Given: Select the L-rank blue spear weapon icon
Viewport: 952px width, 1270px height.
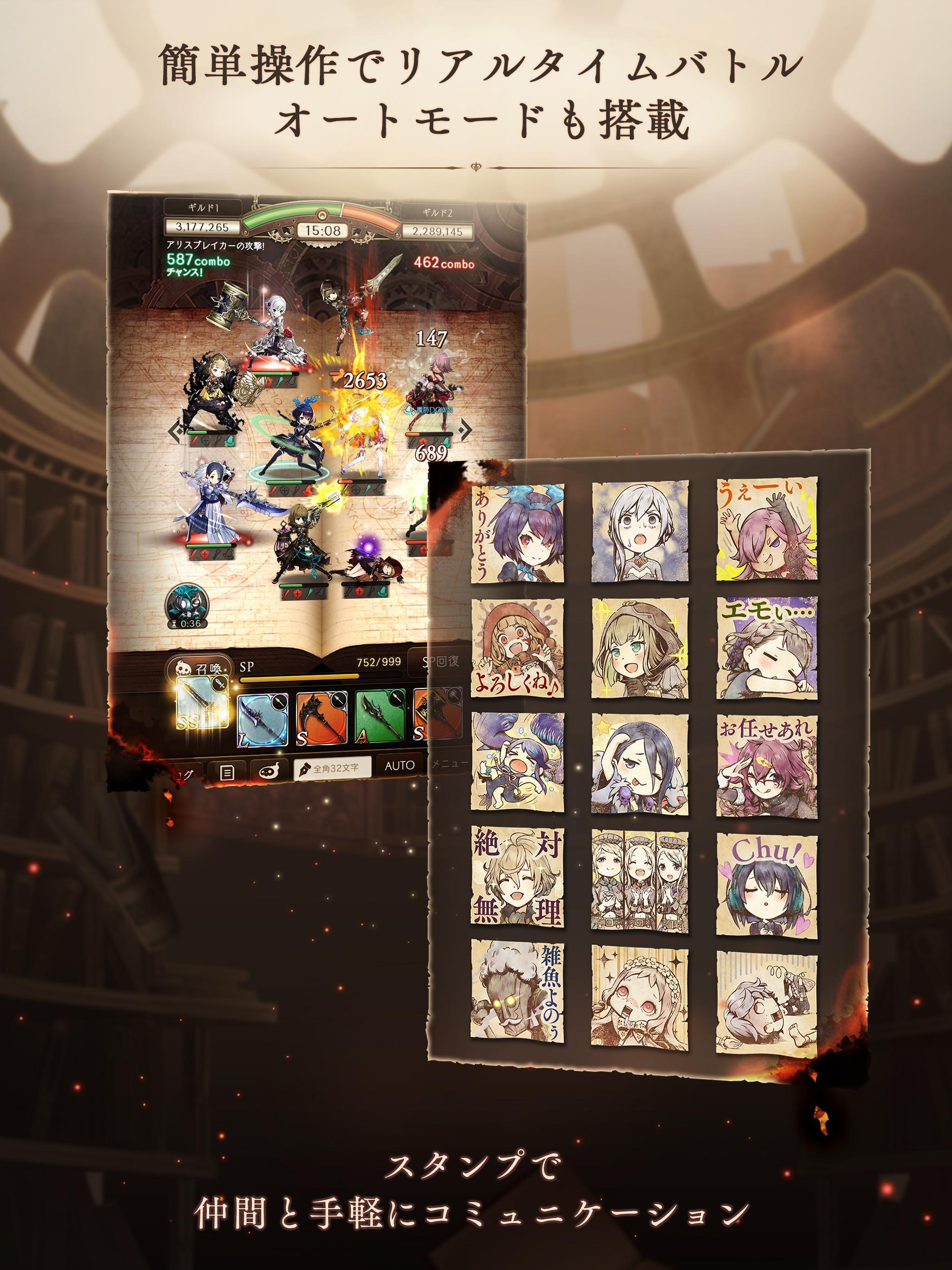Looking at the screenshot, I should [262, 720].
